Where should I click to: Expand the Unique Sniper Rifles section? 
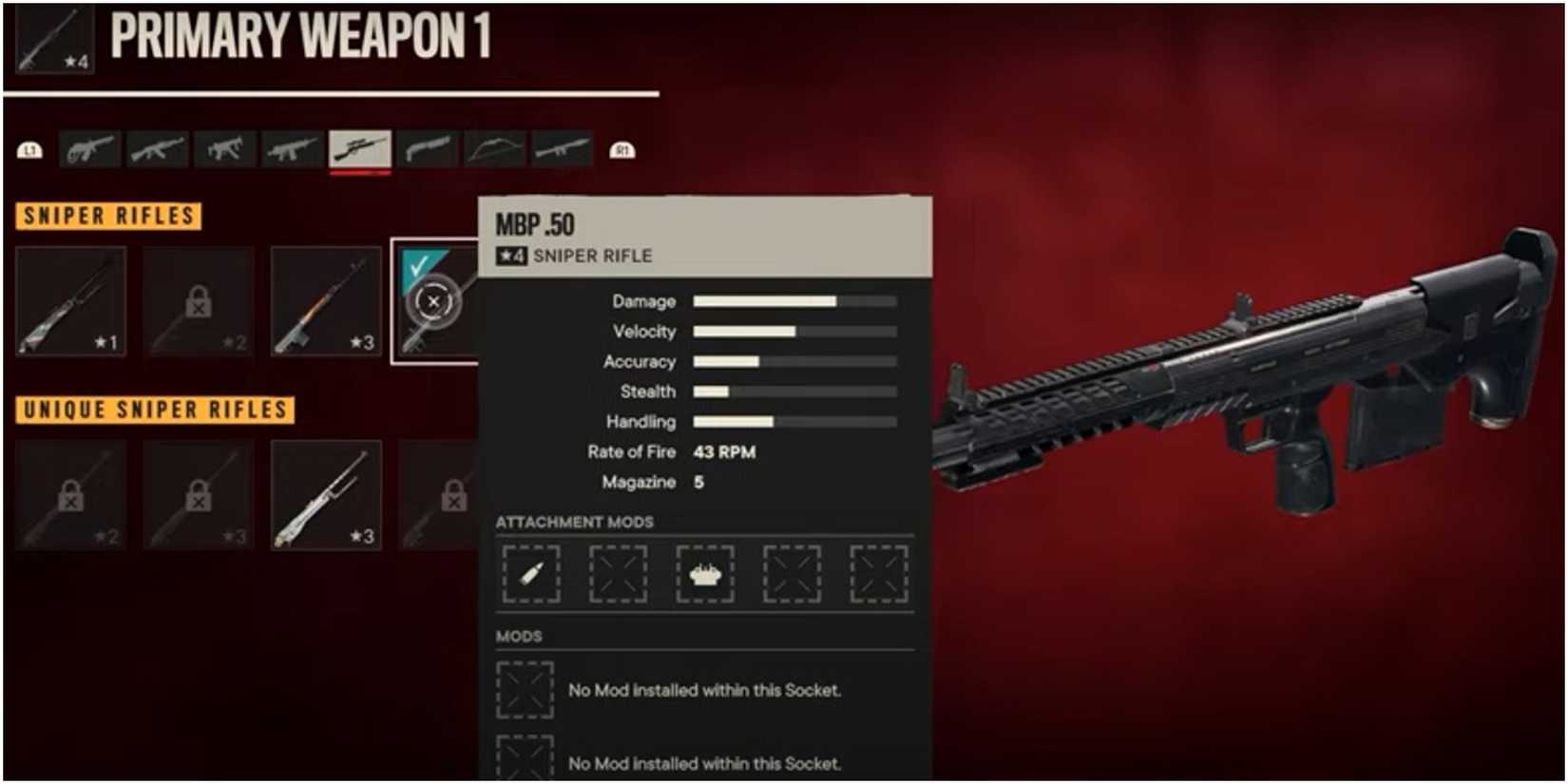click(x=152, y=411)
